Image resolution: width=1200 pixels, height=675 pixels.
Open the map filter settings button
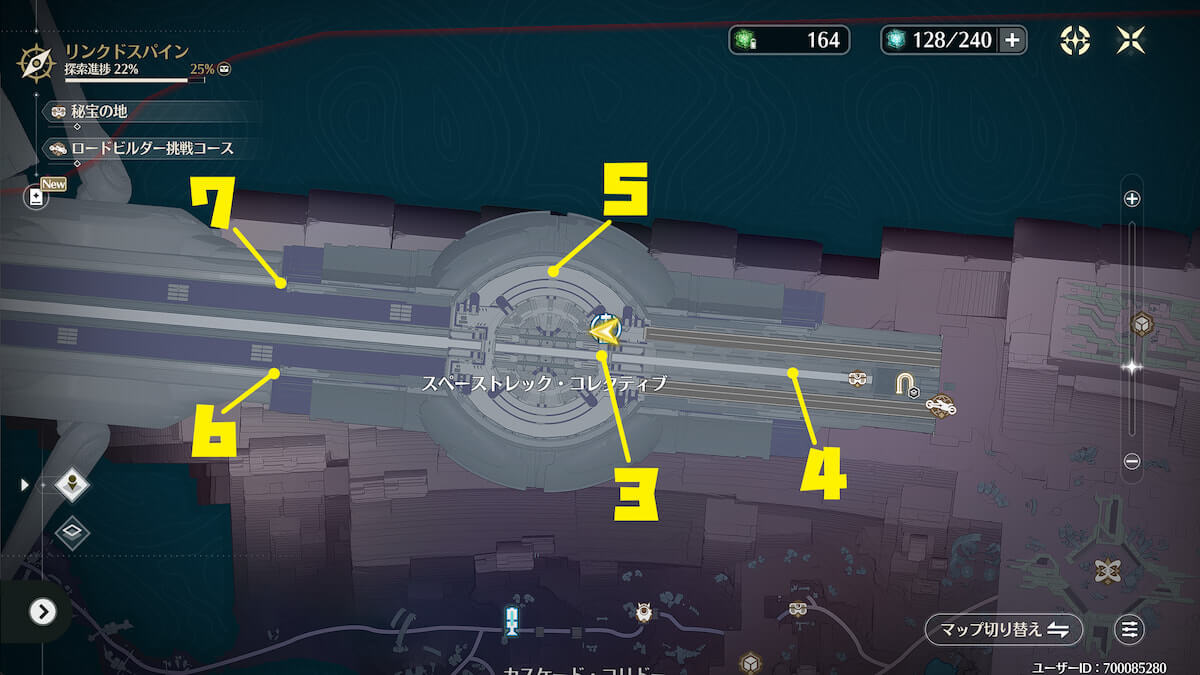click(1129, 629)
